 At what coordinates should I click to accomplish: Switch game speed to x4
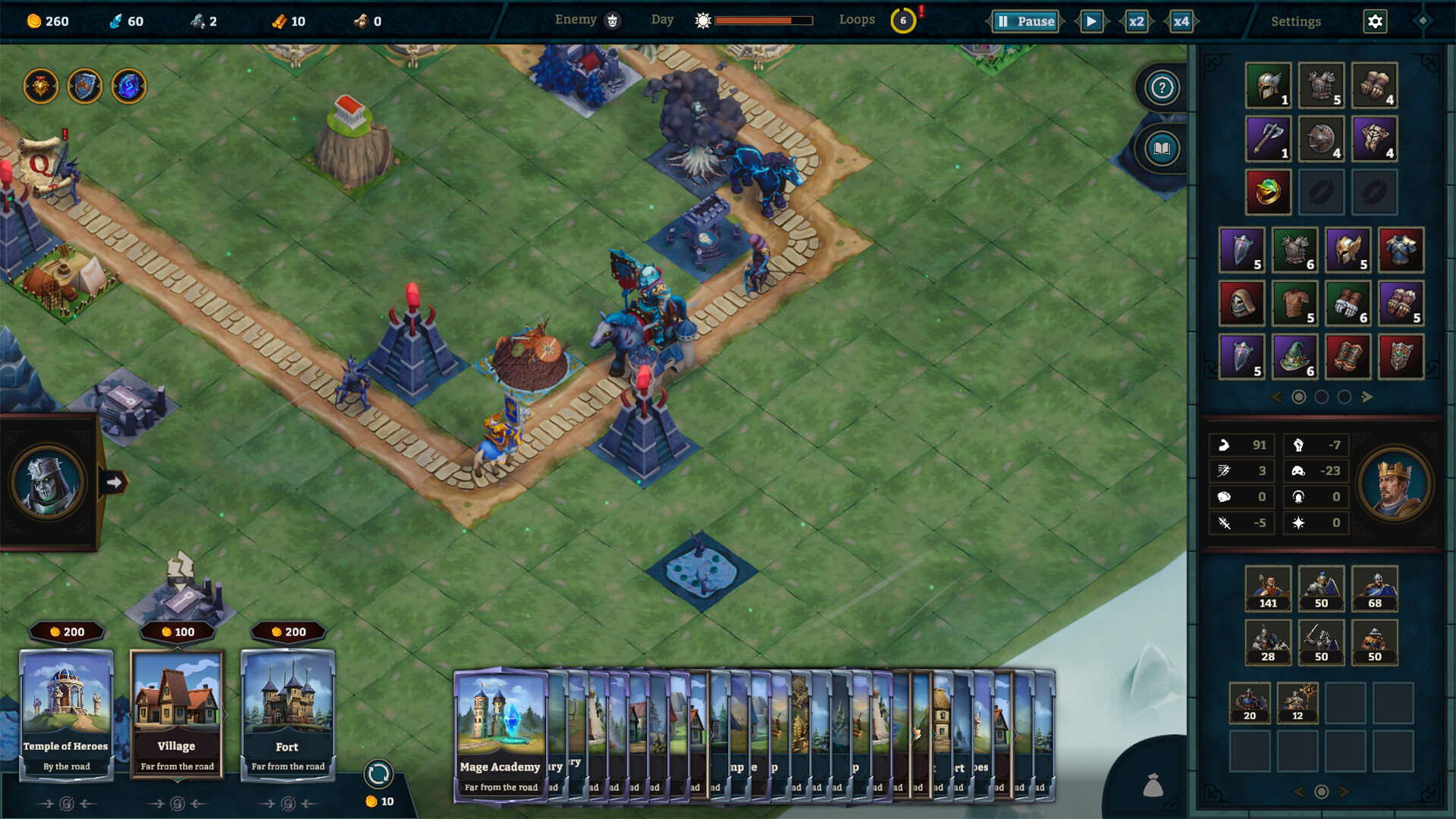click(x=1181, y=21)
